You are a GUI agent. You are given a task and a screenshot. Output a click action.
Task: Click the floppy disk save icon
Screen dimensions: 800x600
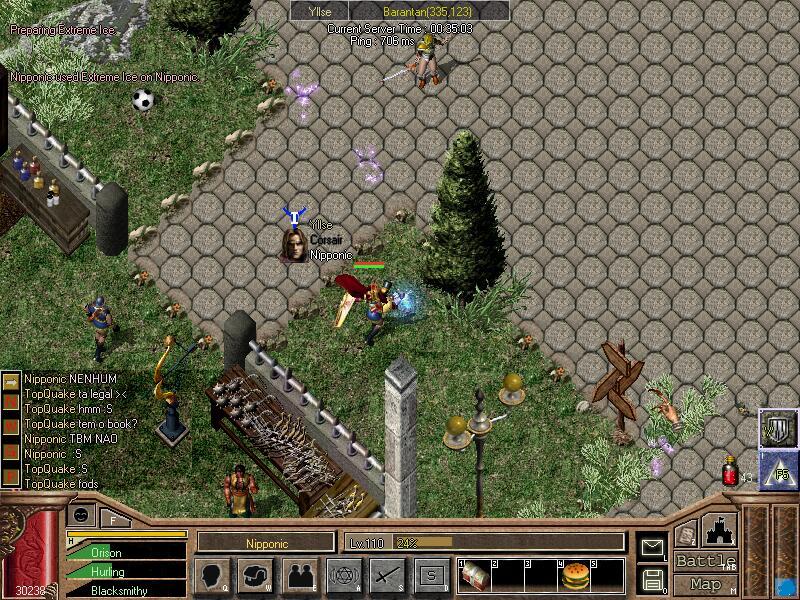click(x=651, y=579)
